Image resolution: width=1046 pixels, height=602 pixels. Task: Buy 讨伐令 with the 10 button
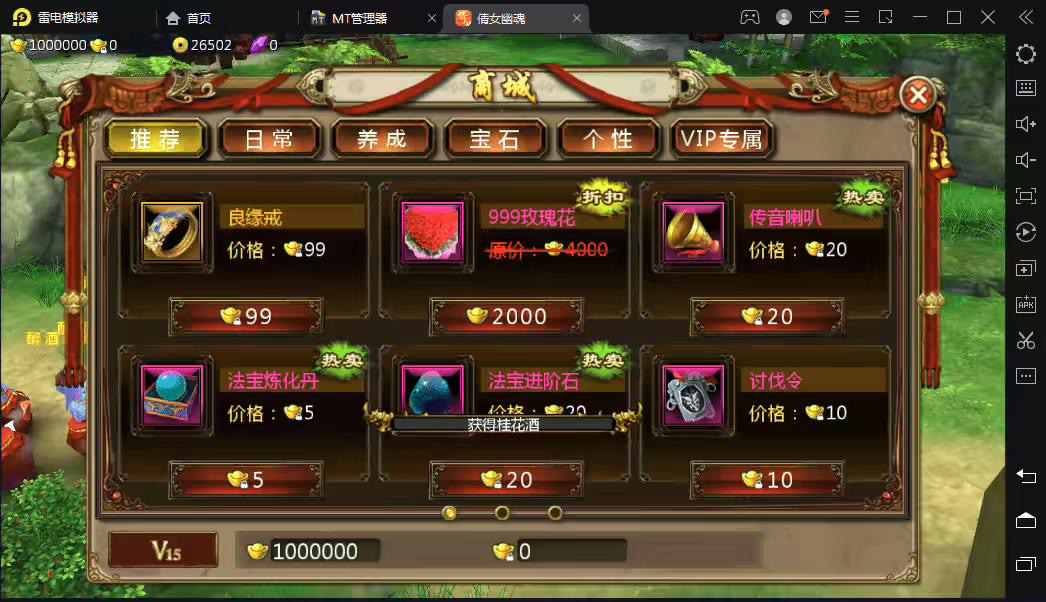[767, 479]
